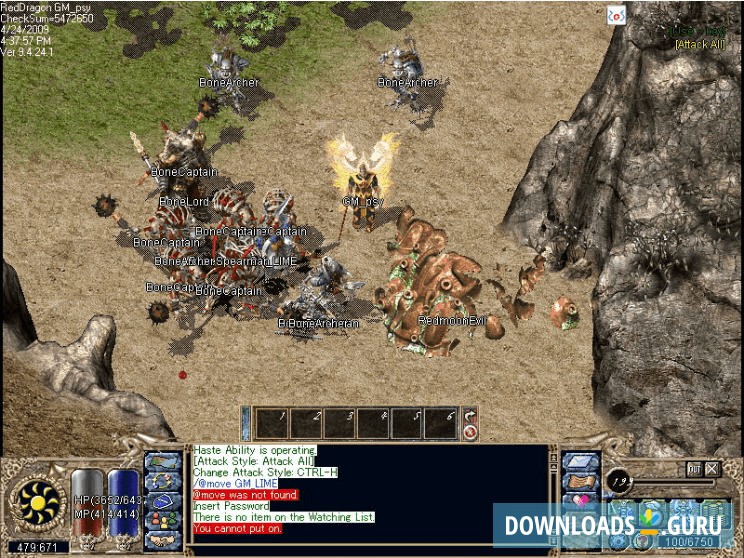Select hotbar slot number 3
The width and height of the screenshot is (744, 558).
339,423
